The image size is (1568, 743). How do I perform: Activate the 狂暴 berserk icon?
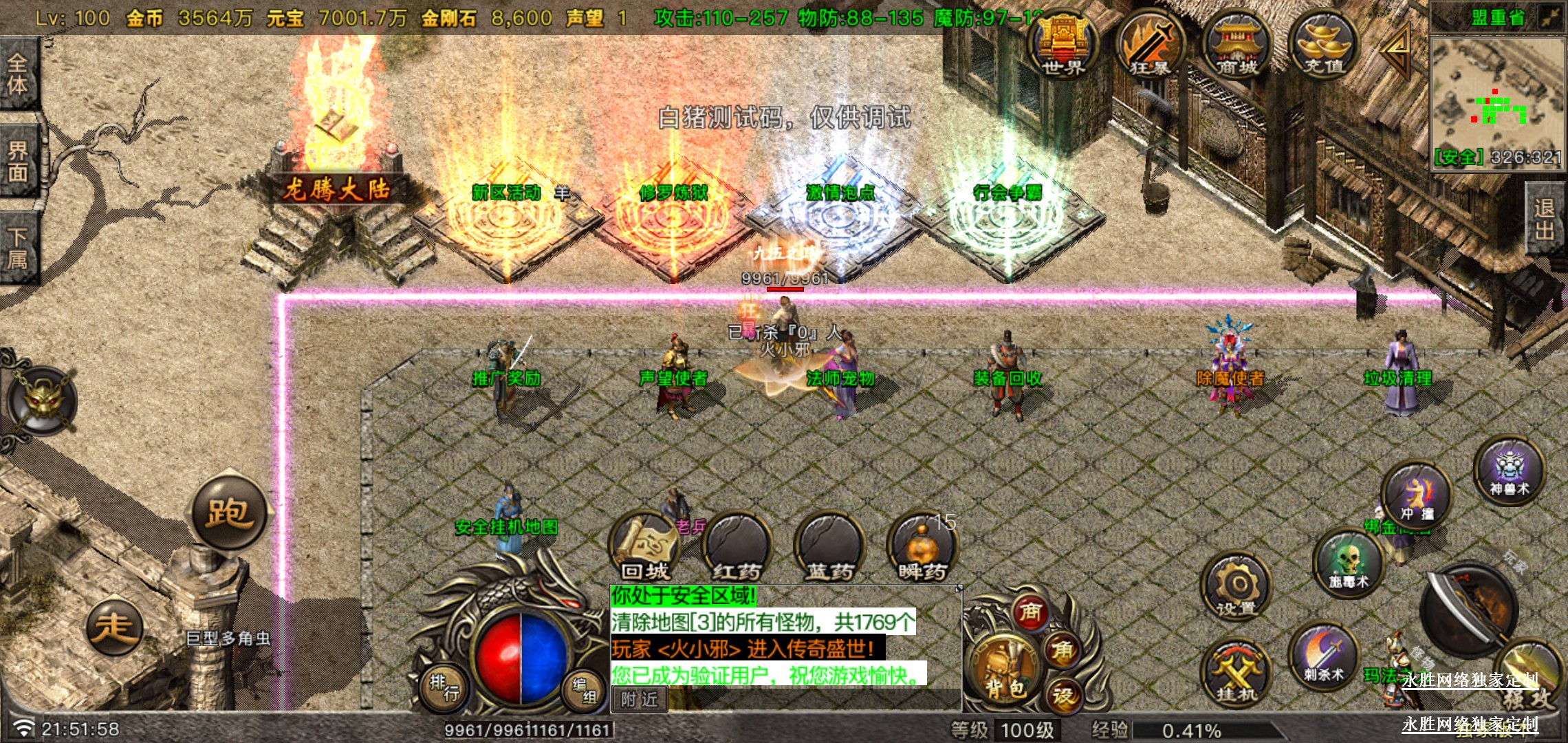(x=1149, y=45)
